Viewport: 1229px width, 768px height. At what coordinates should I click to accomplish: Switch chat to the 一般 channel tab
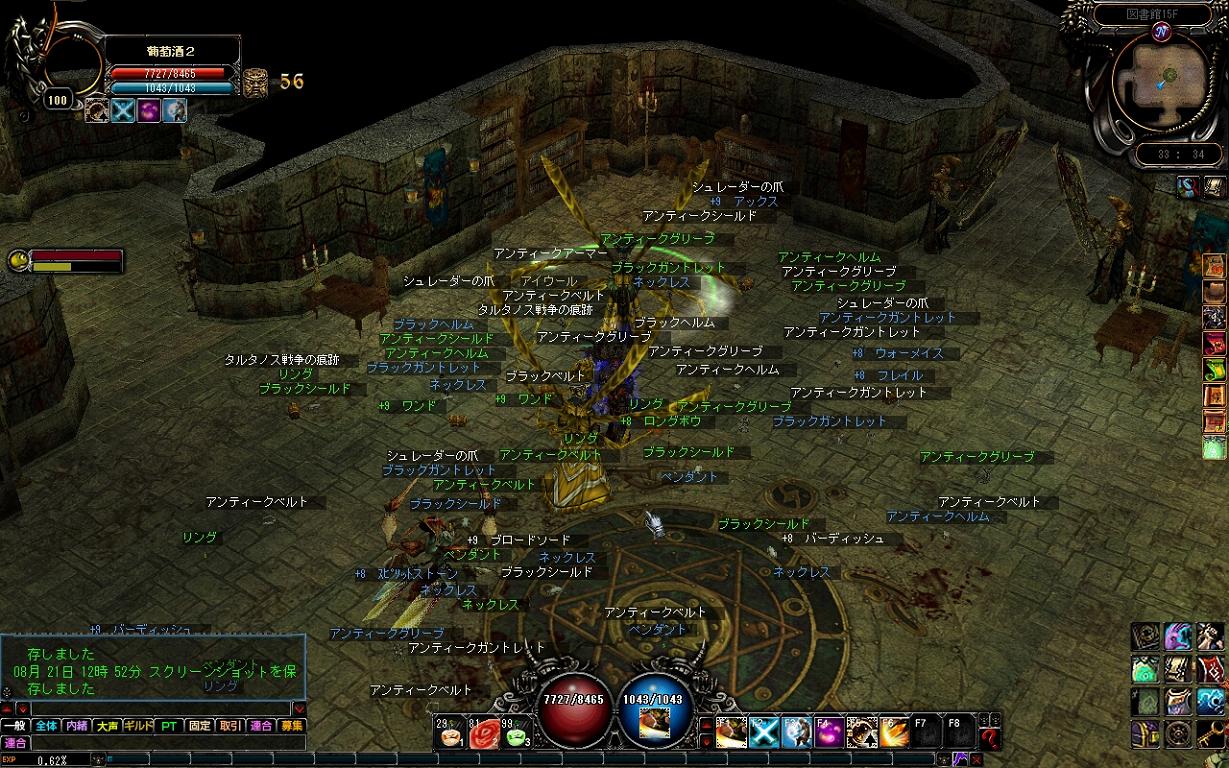point(15,726)
